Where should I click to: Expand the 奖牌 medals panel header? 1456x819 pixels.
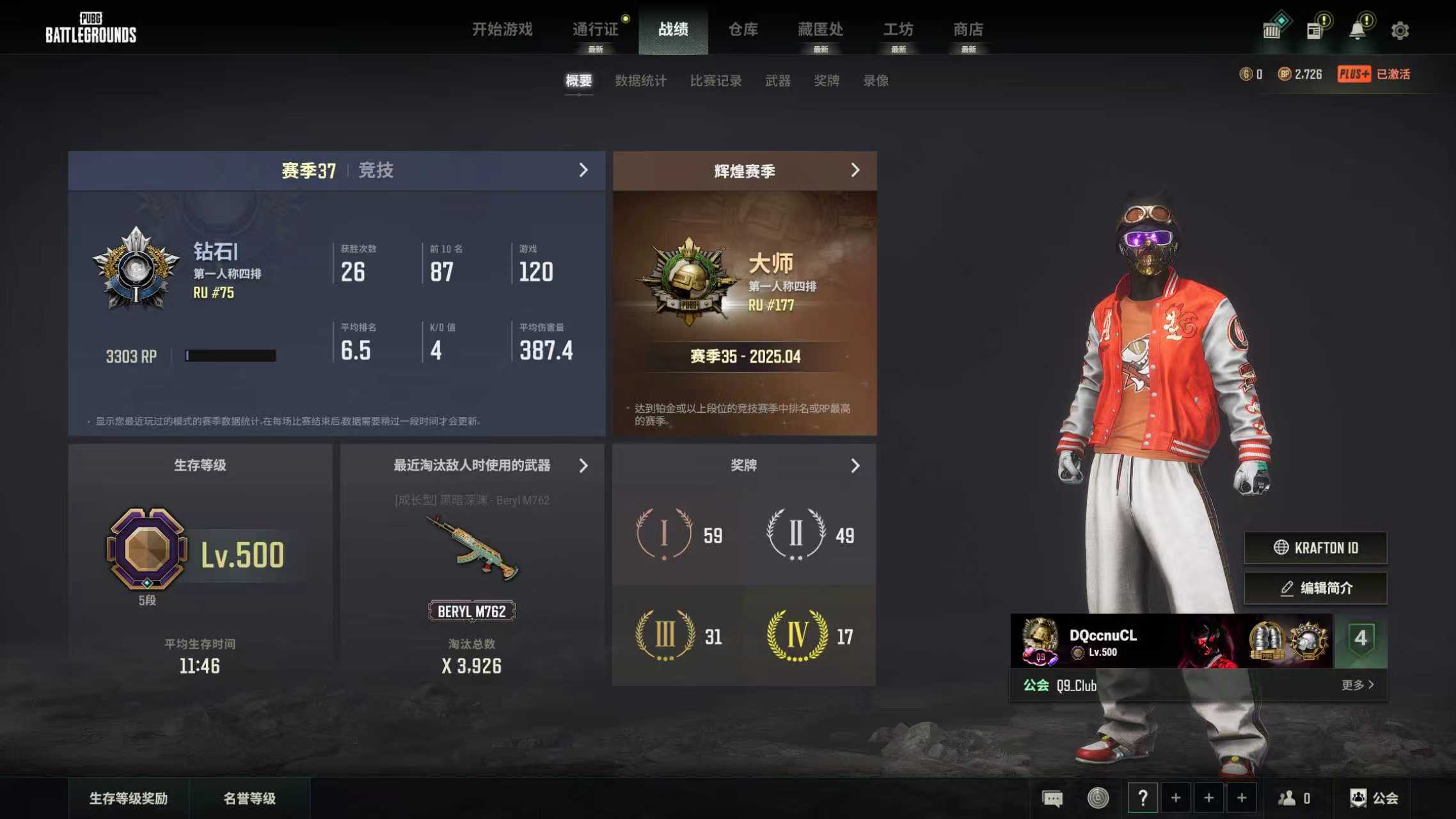tap(855, 466)
